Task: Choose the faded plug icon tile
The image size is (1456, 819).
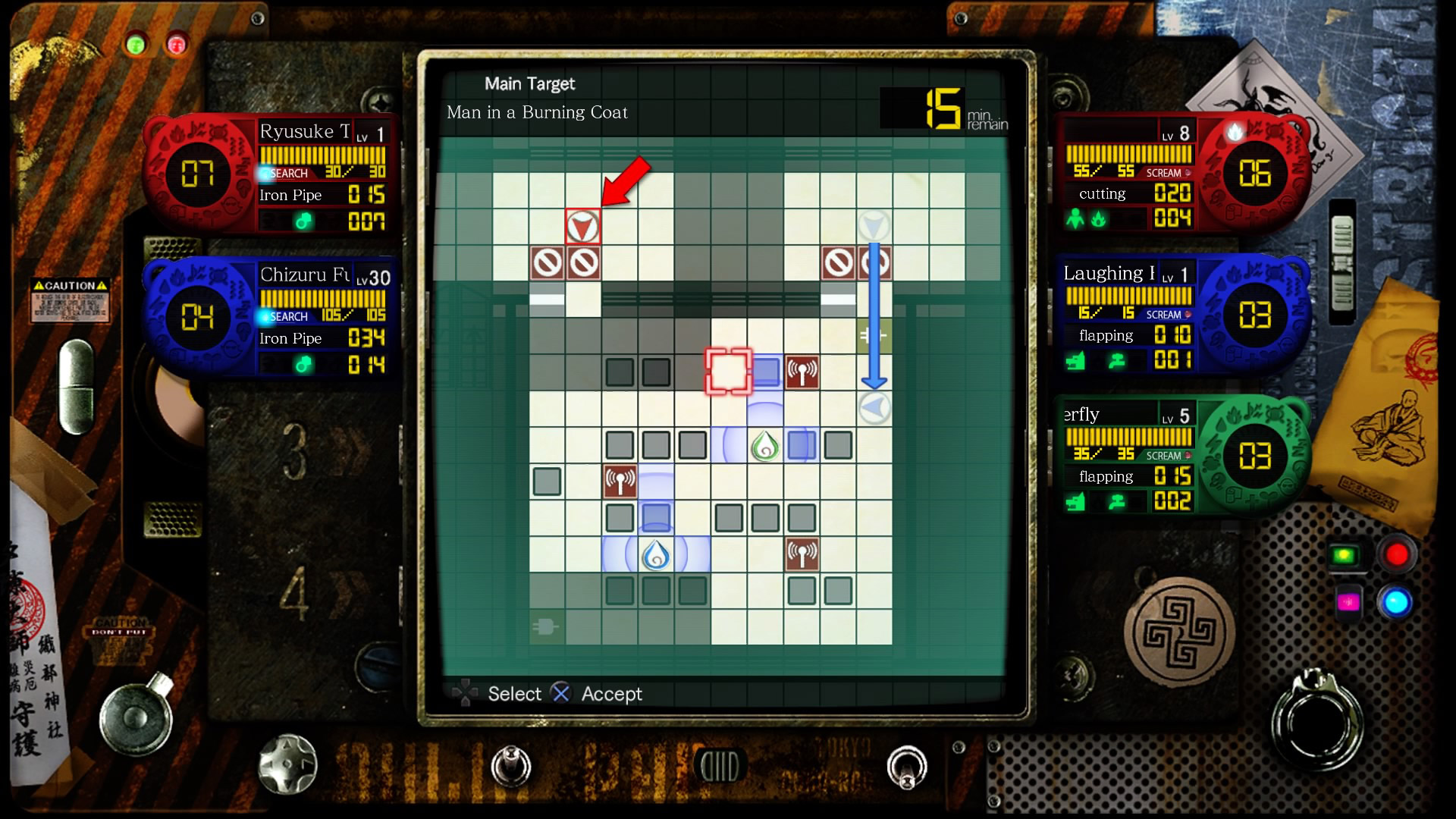Action: pyautogui.click(x=547, y=627)
